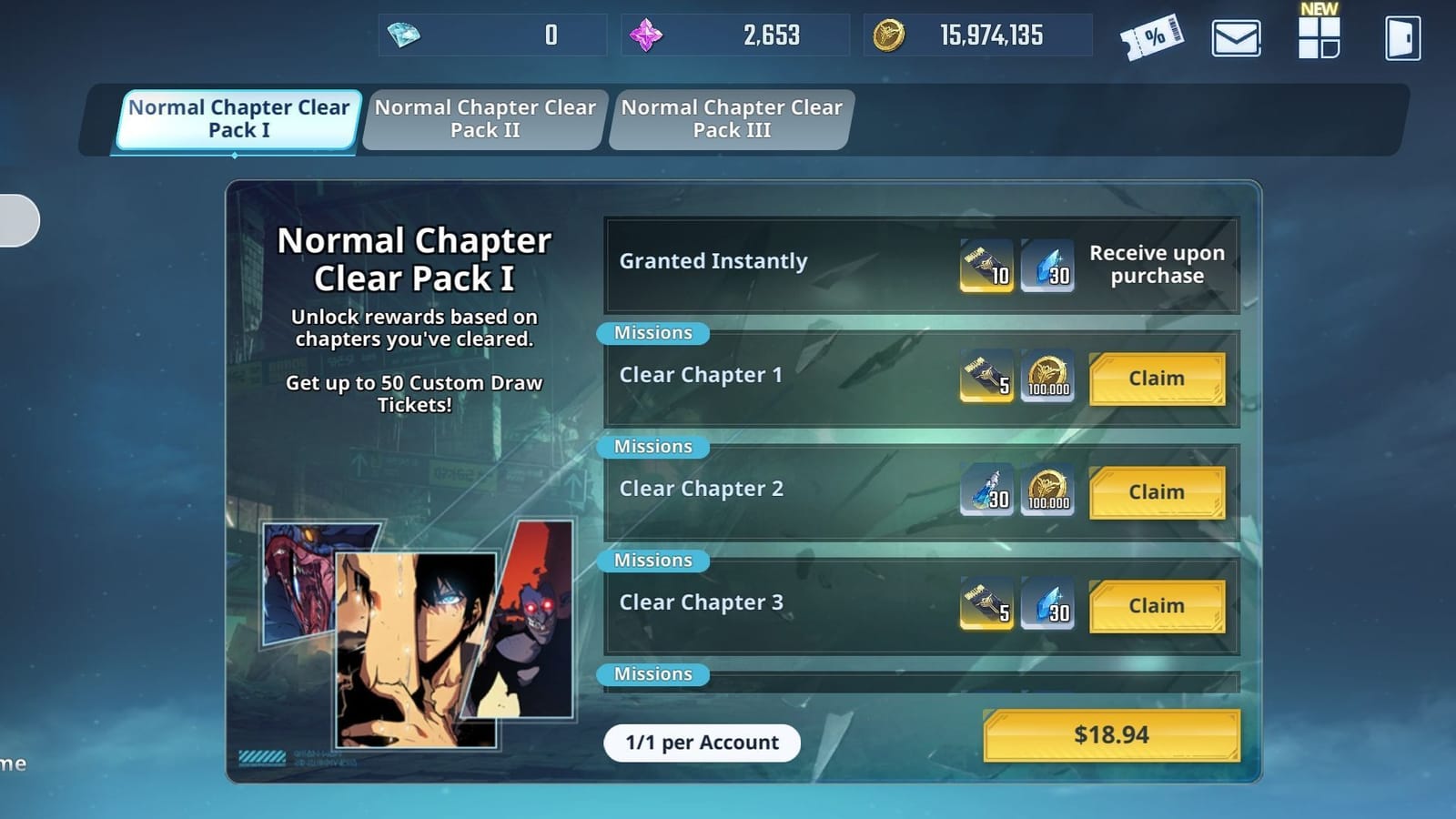The image size is (1456, 819).
Task: Open the menu grid marked NEW
Action: coord(1317,36)
